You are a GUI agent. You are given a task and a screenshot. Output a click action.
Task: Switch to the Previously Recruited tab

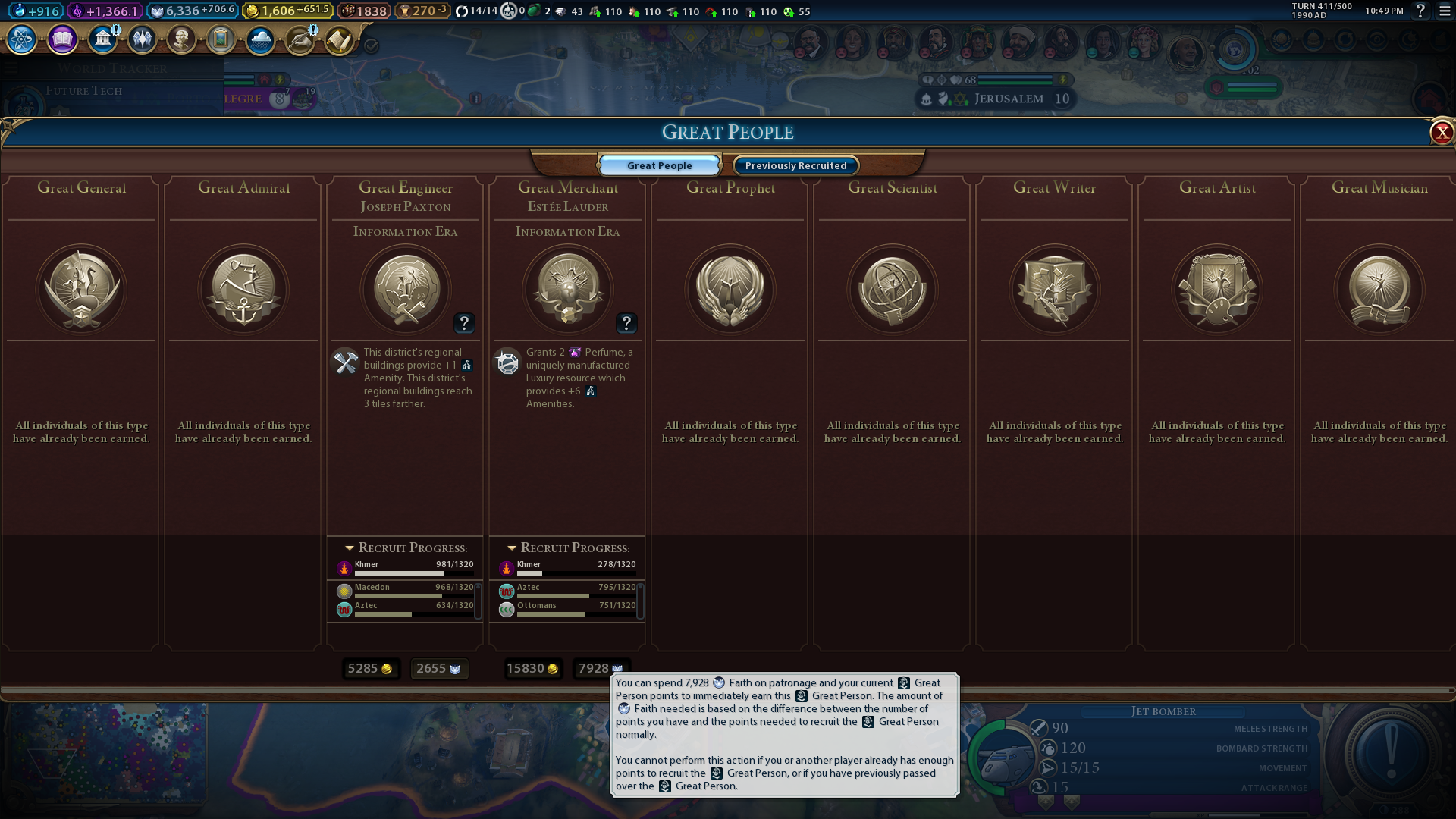[x=795, y=165]
